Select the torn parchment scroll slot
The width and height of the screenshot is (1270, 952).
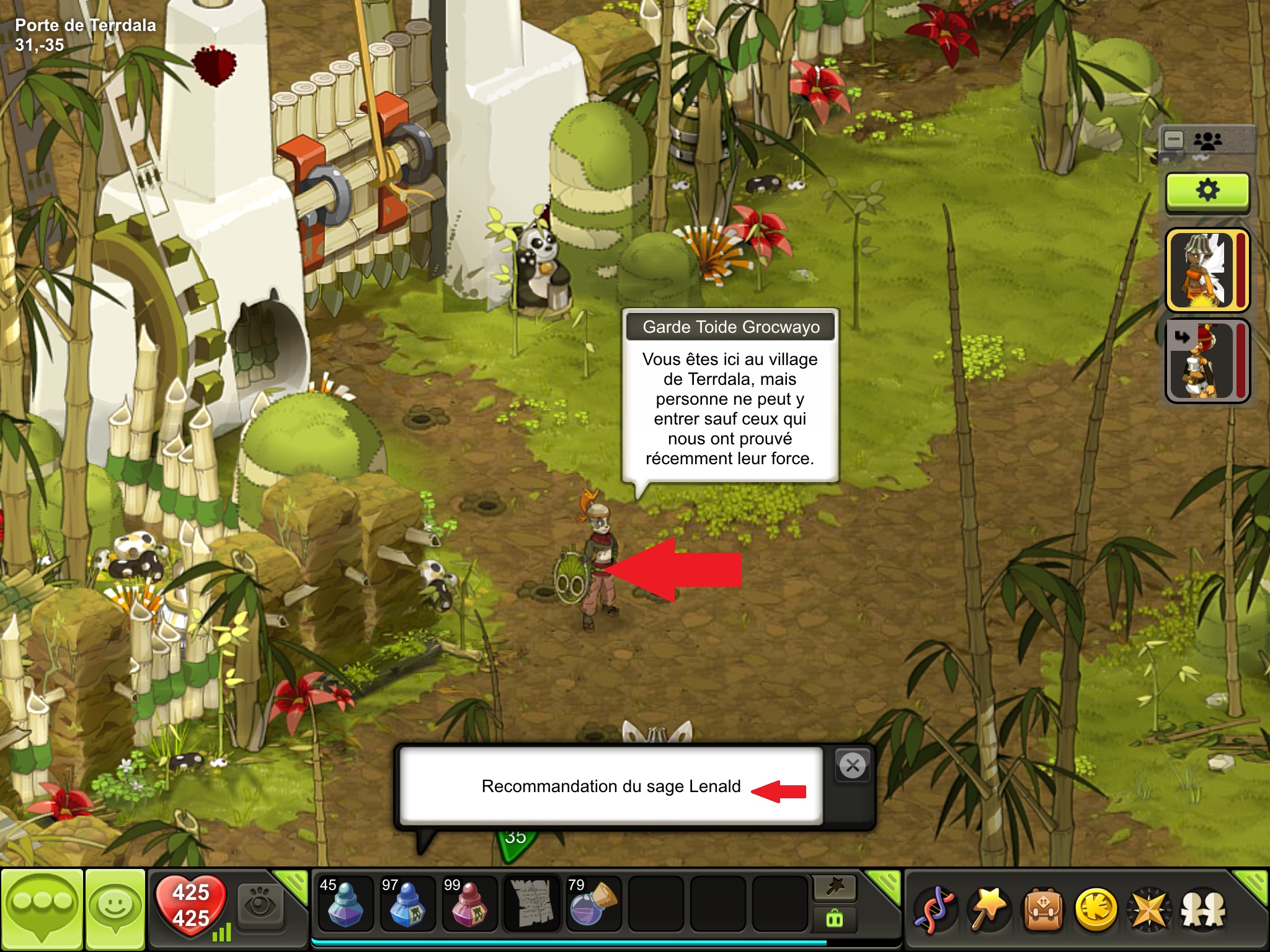pos(531,902)
